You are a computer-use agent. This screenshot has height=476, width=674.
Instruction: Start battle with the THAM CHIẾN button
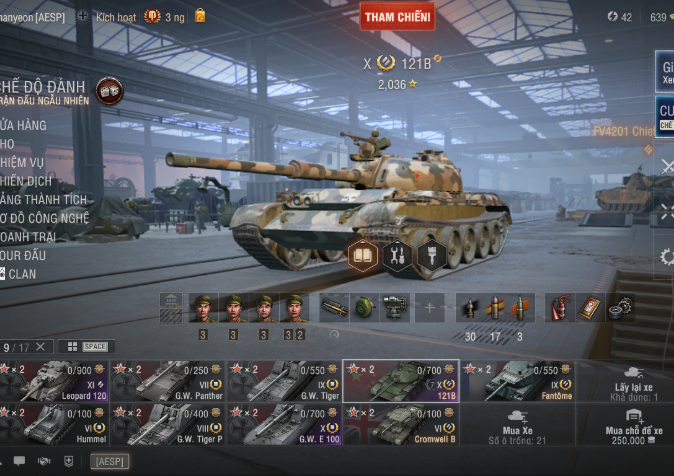tap(397, 17)
